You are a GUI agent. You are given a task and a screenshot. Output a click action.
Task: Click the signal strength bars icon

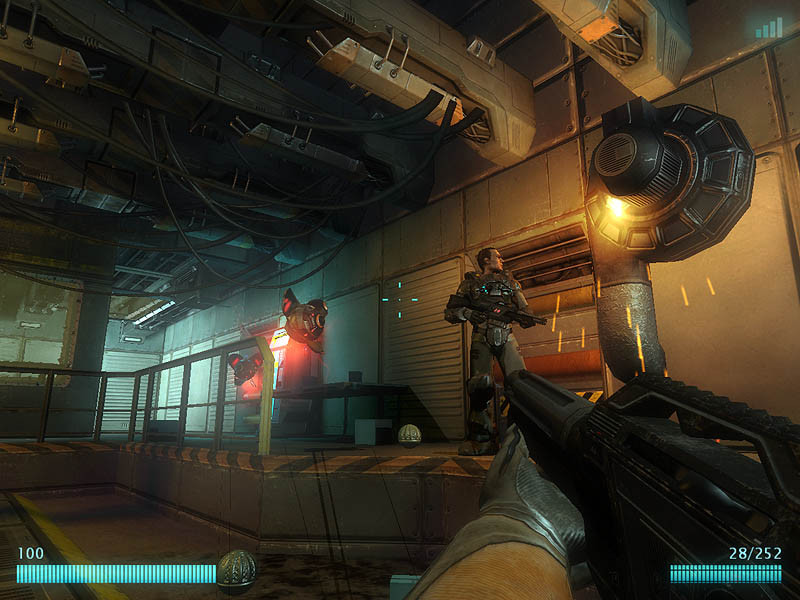click(769, 28)
